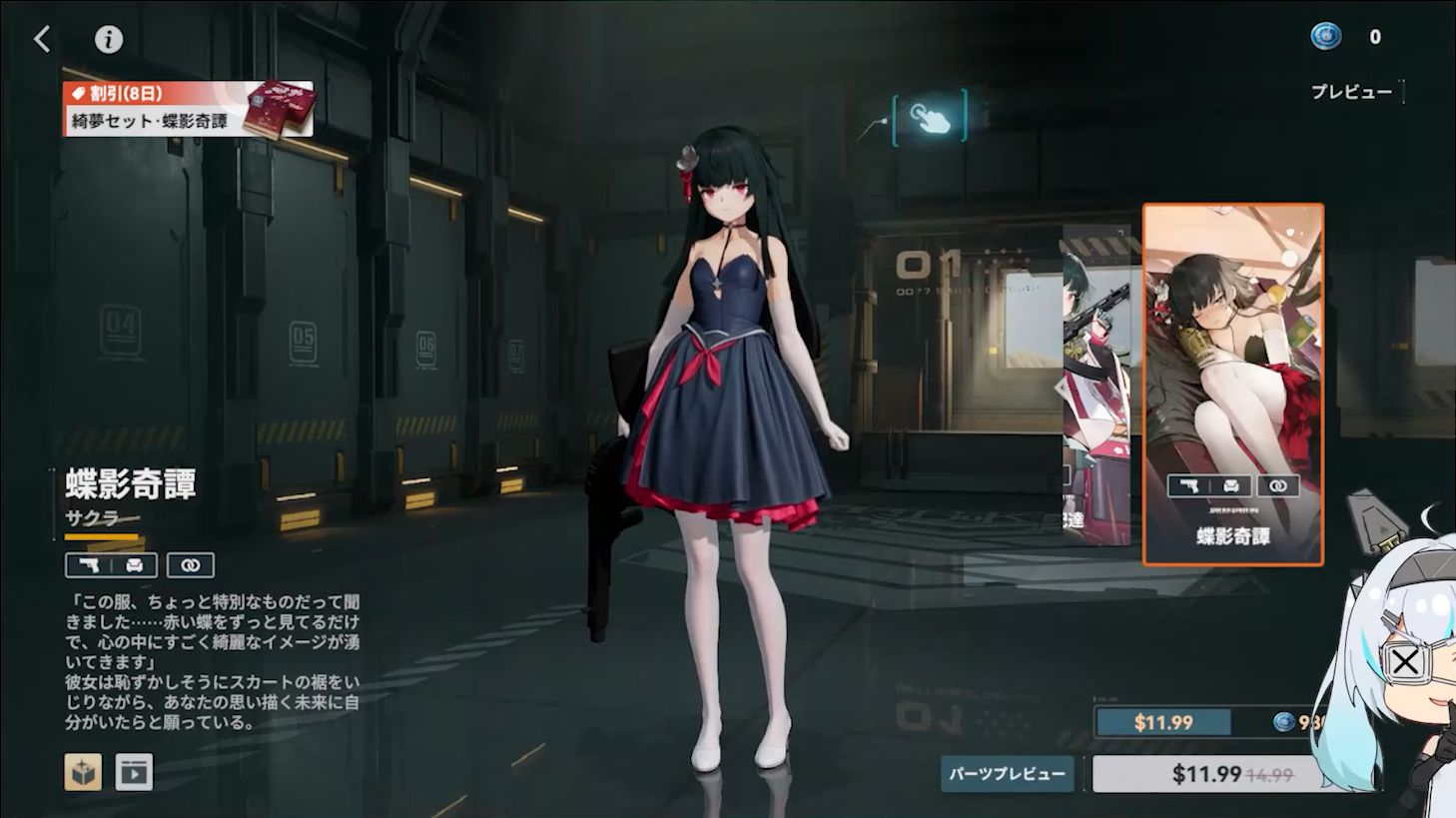Open パーツプレビュー parts preview

[1007, 773]
